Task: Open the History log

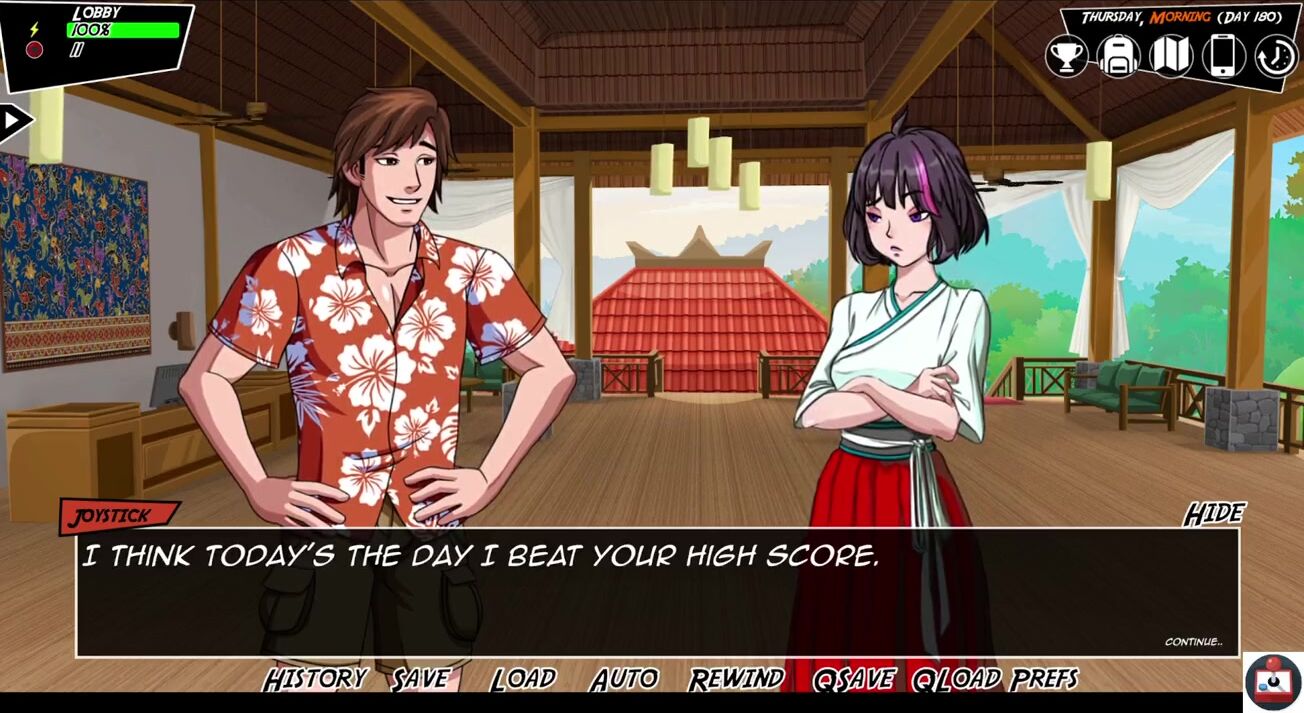Action: click(315, 680)
